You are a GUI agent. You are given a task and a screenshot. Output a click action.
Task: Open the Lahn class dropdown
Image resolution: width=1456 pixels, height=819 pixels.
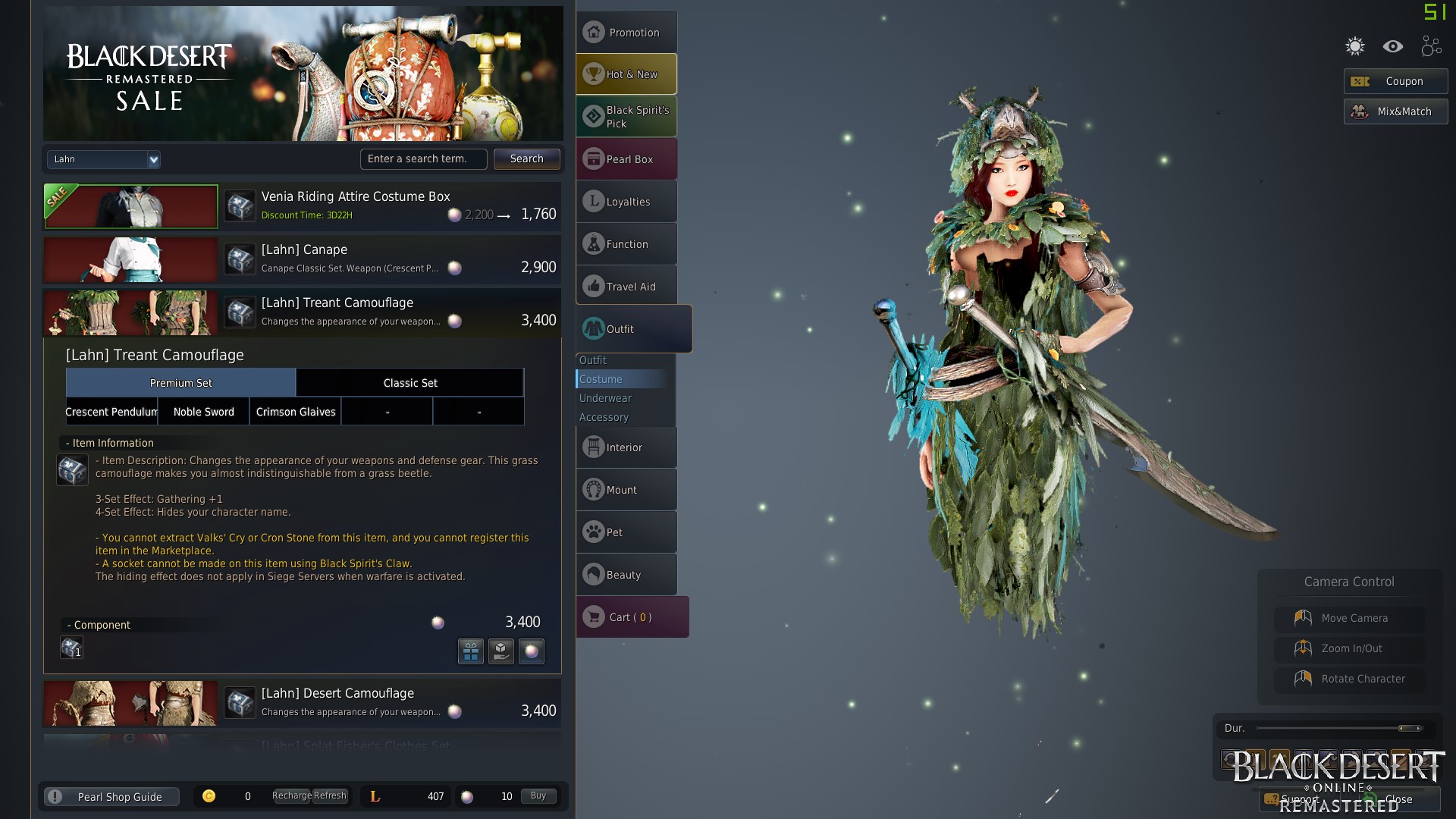click(104, 159)
